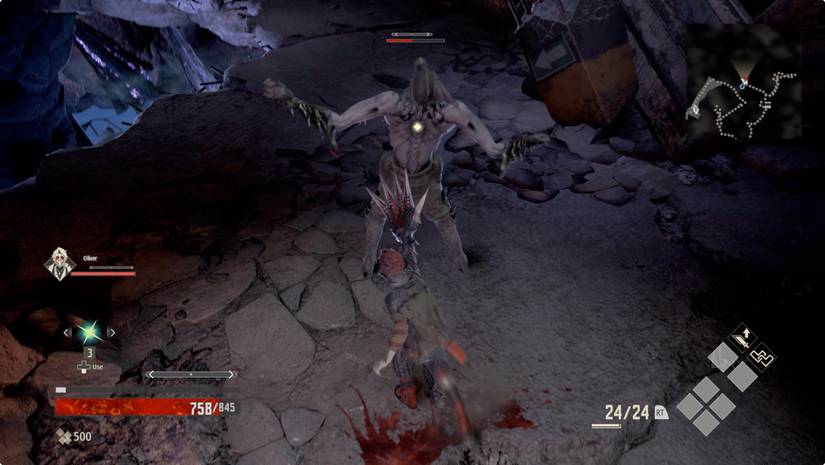Open the minimap
This screenshot has width=825, height=465.
741,96
